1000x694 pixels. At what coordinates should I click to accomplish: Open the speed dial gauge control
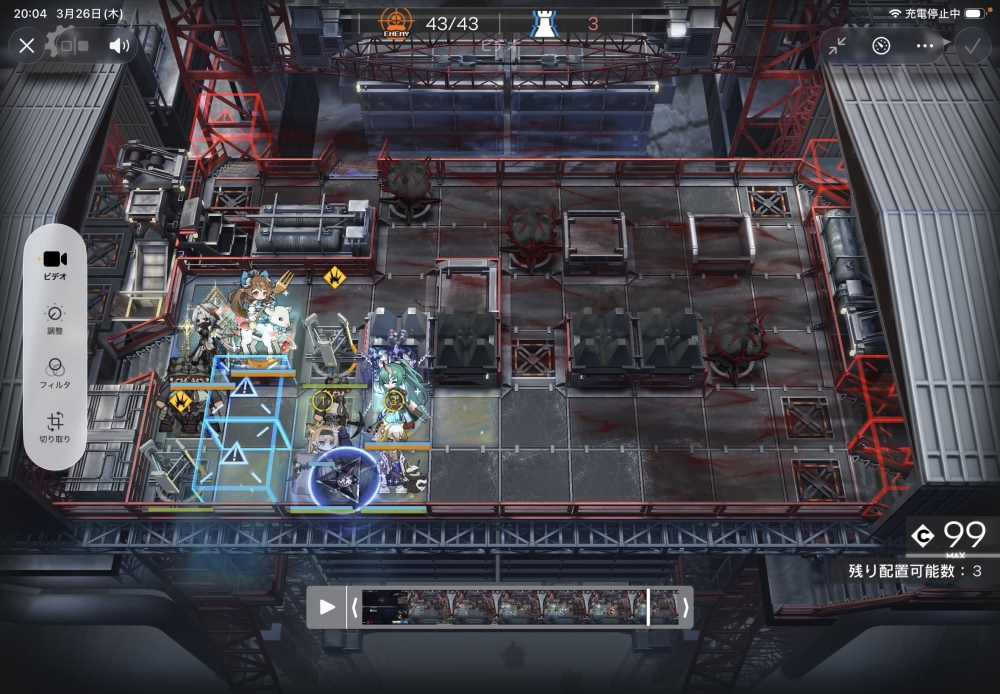pos(881,46)
